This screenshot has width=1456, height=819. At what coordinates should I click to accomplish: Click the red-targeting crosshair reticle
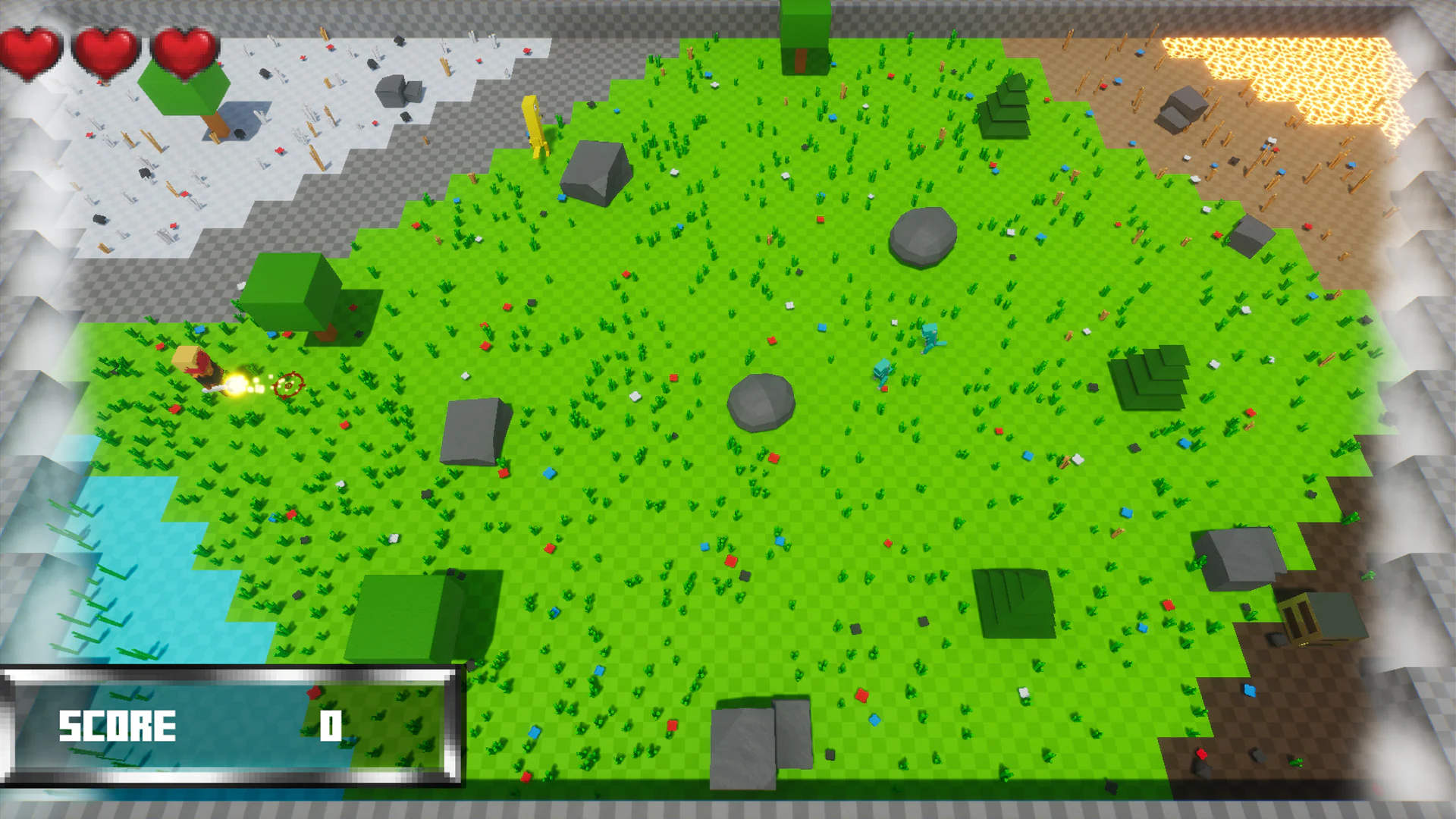coord(290,384)
